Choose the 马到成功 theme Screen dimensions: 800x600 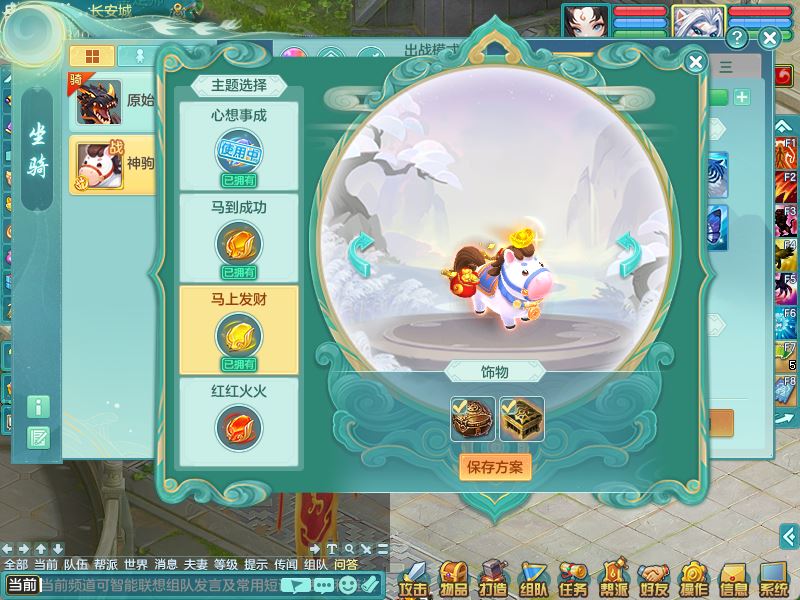pyautogui.click(x=239, y=237)
